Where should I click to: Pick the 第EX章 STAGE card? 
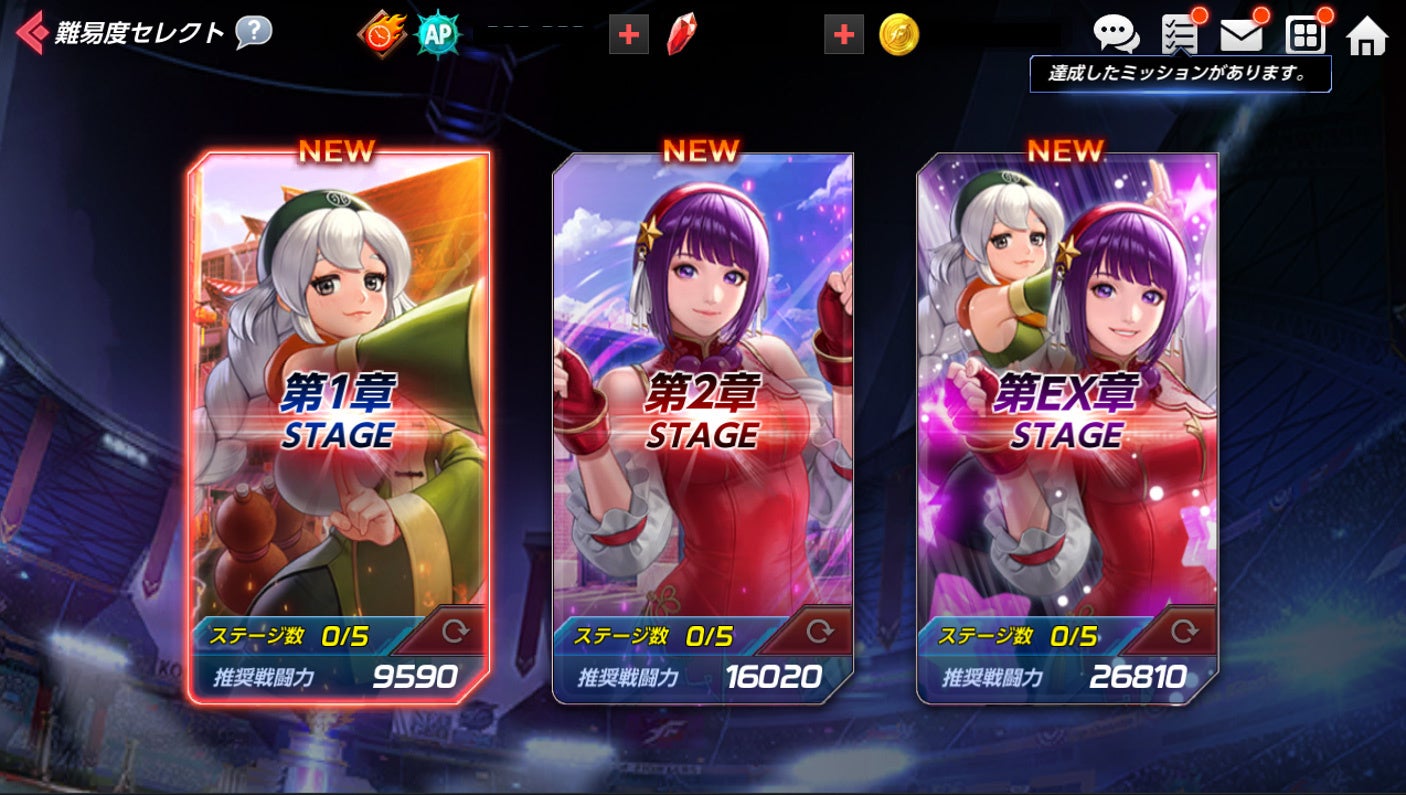point(1067,400)
